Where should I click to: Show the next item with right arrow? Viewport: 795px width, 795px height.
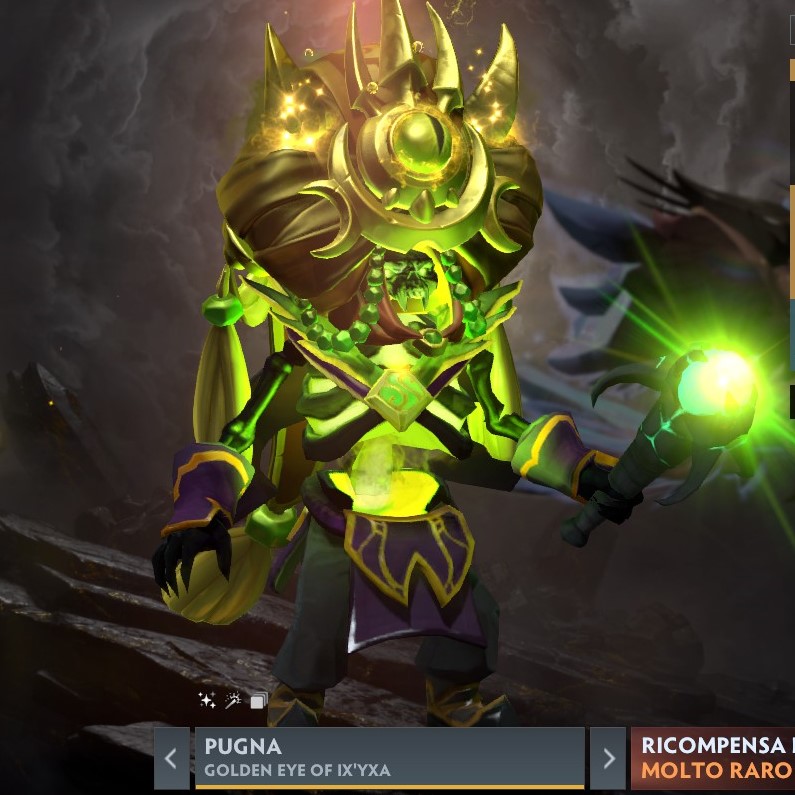(x=608, y=758)
